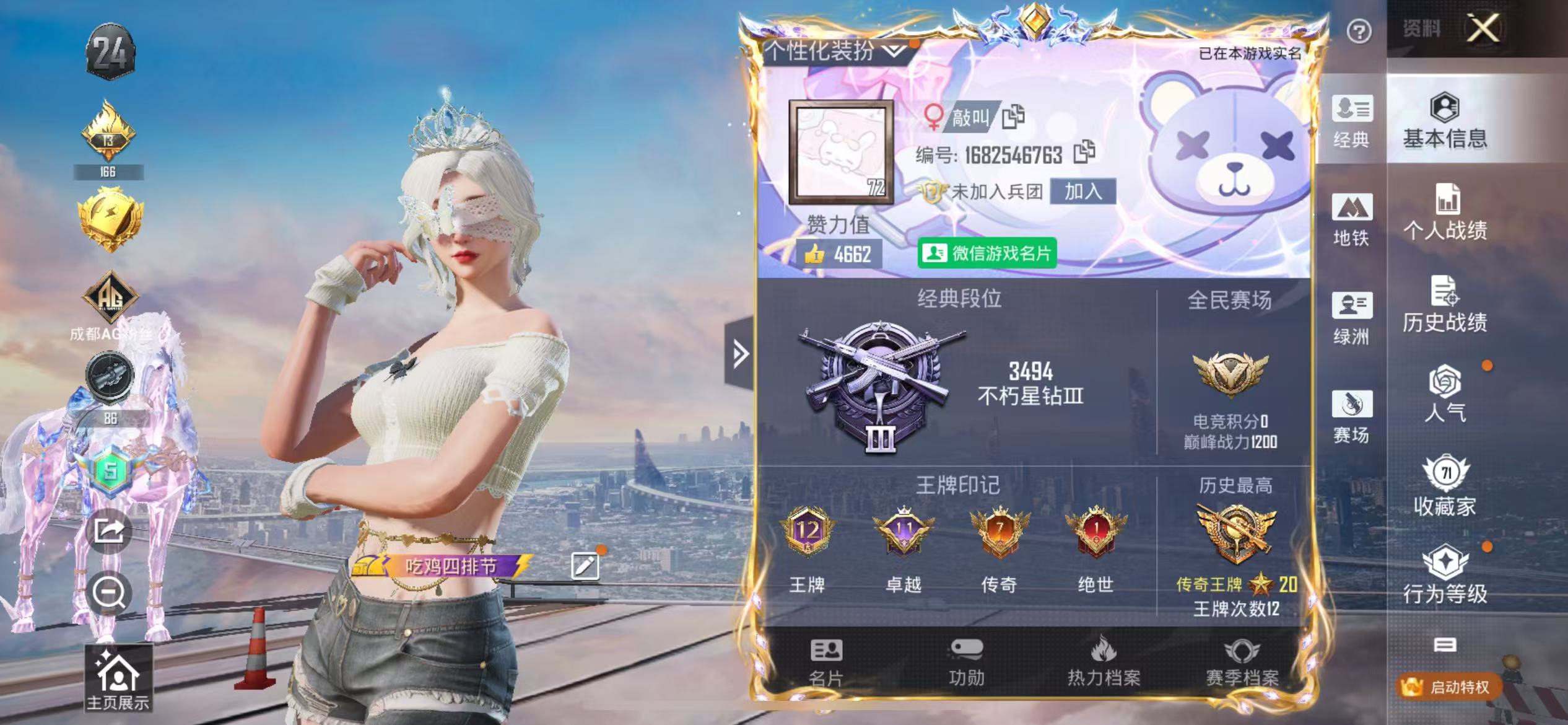Switch to the 地铁 metro mode tab
Viewport: 1568px width, 725px height.
[1351, 219]
